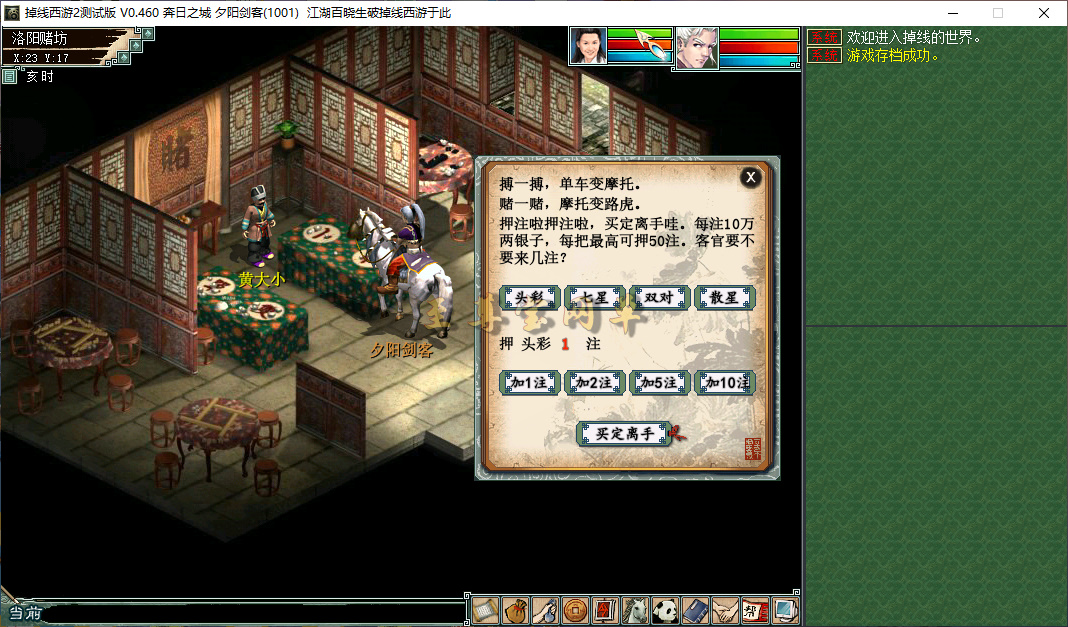Close the gambling dialog with X
This screenshot has height=627, width=1068.
point(751,178)
